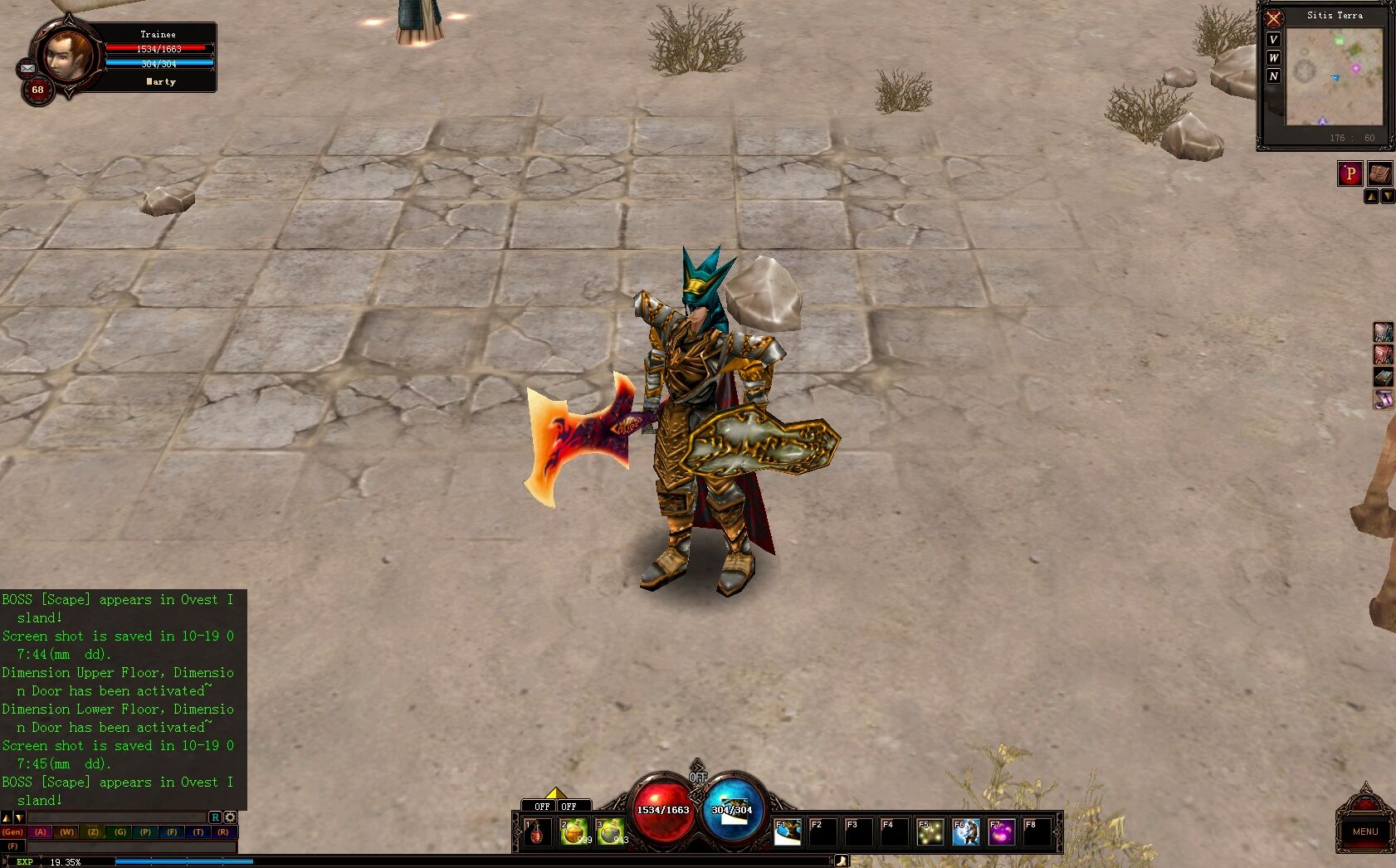
Task: Trigger the F7 purple orb skill
Action: click(1002, 832)
